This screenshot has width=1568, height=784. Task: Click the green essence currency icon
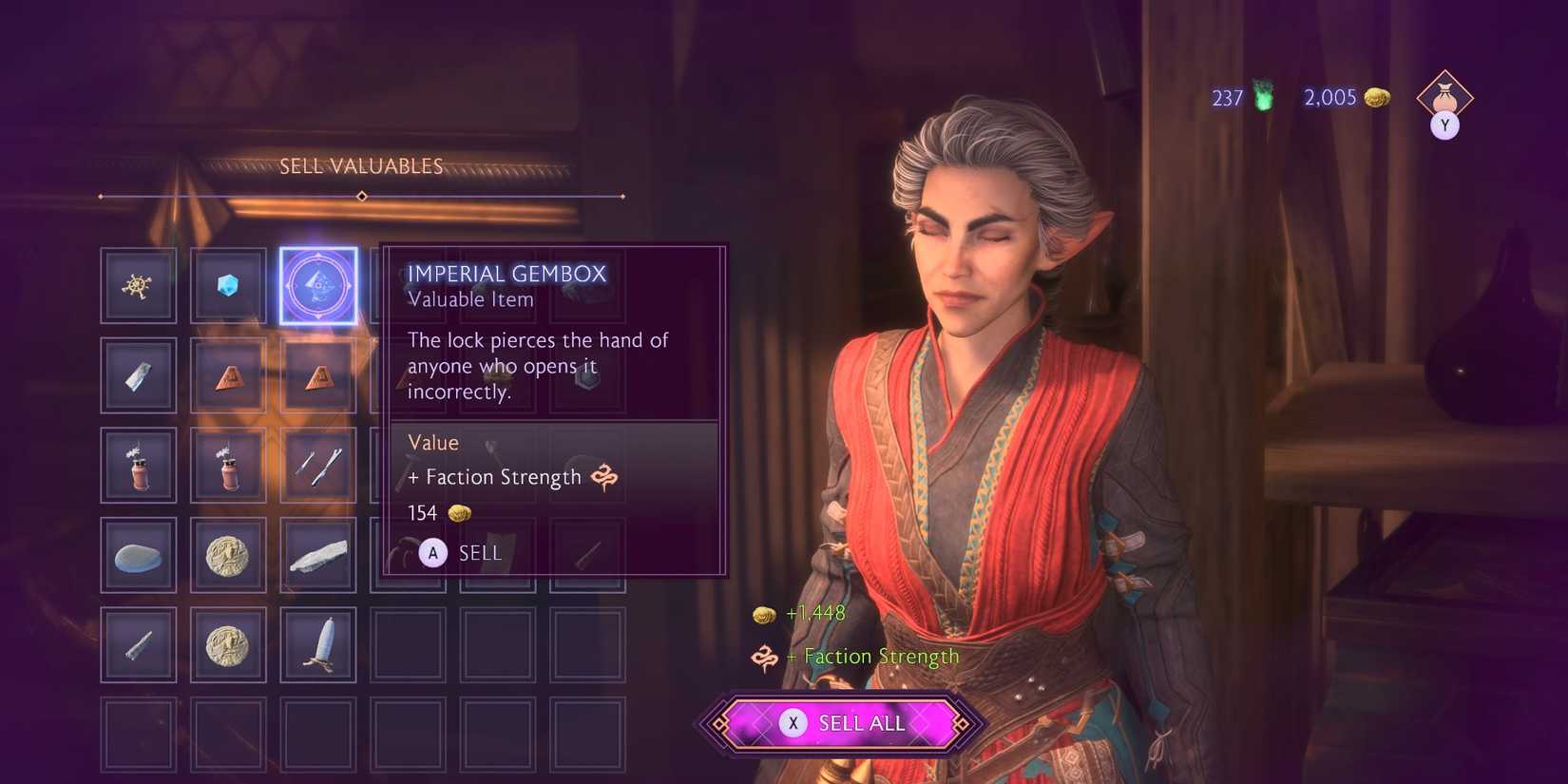coord(1263,96)
